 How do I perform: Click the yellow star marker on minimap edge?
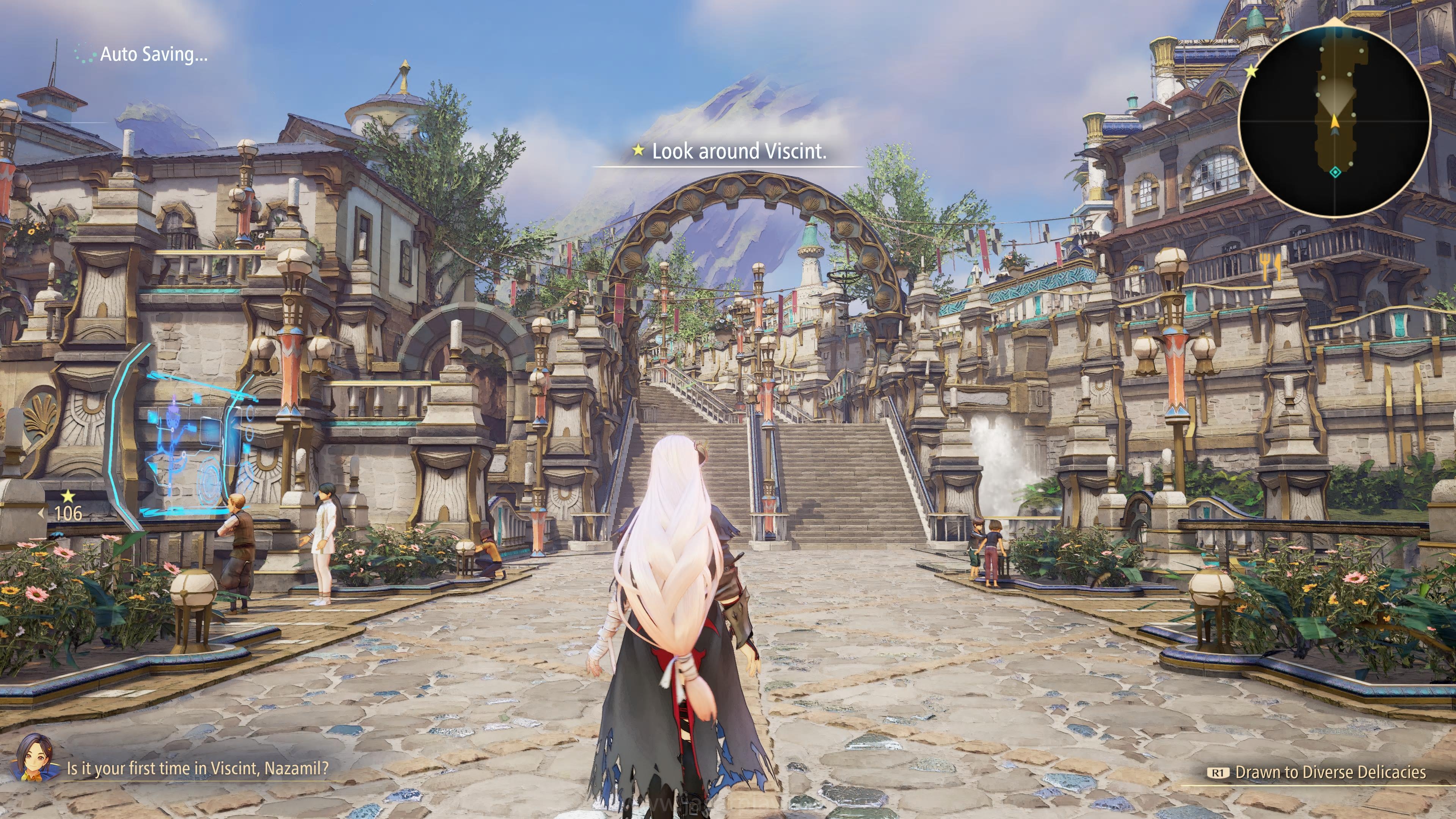point(1251,71)
